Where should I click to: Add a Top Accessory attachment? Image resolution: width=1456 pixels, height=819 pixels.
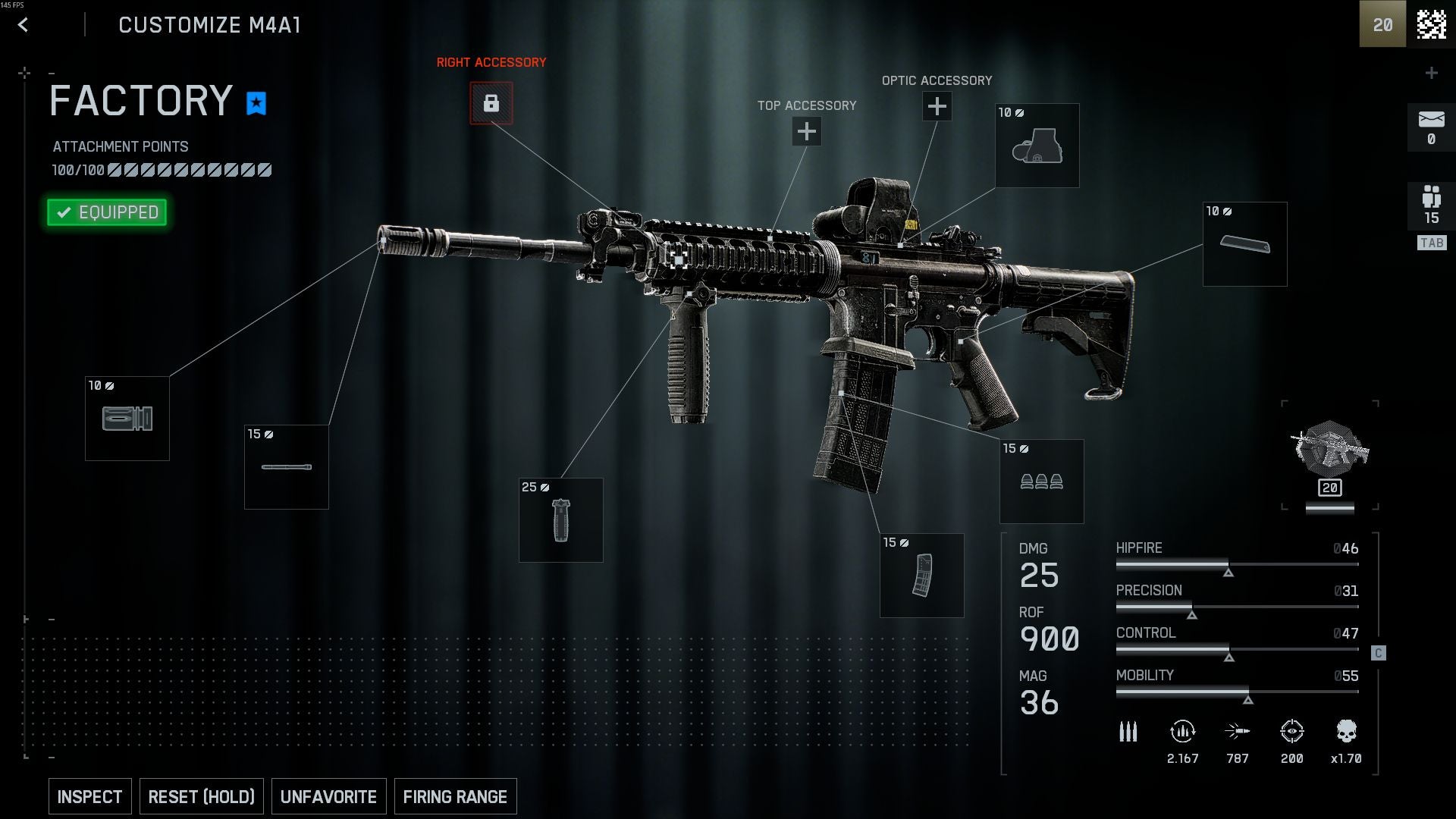[x=806, y=132]
